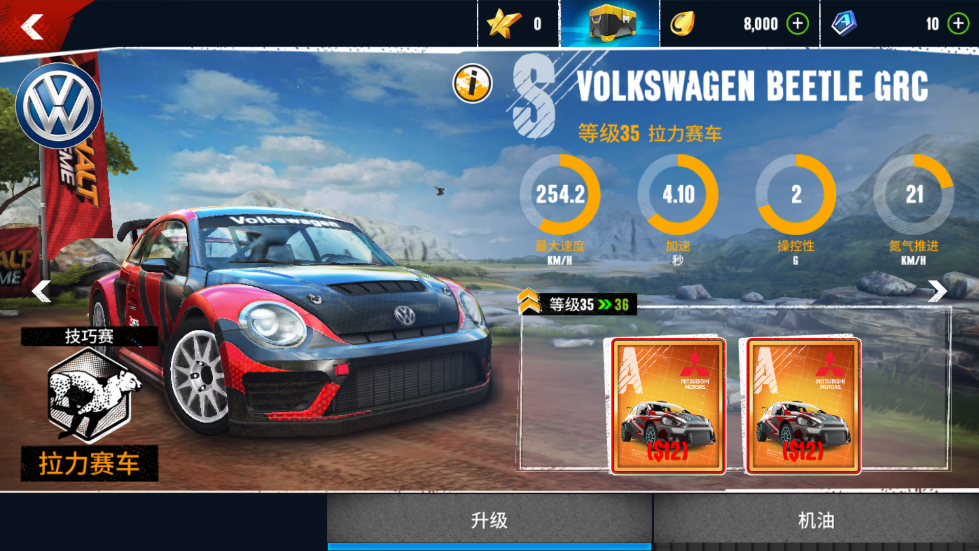
Task: Add more blue tokens with plus button
Action: point(959,24)
